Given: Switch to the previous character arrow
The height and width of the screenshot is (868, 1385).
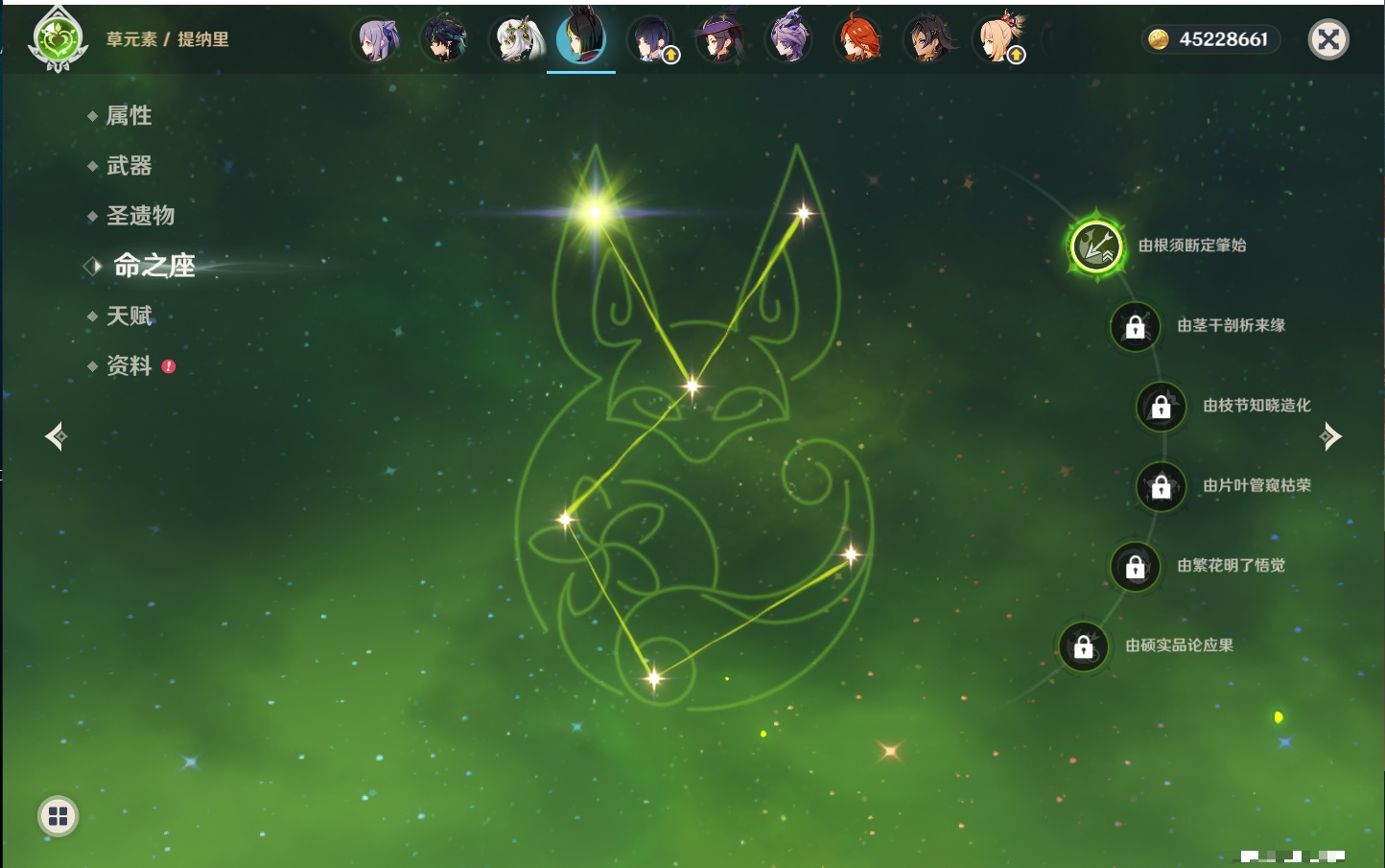Looking at the screenshot, I should (x=56, y=436).
